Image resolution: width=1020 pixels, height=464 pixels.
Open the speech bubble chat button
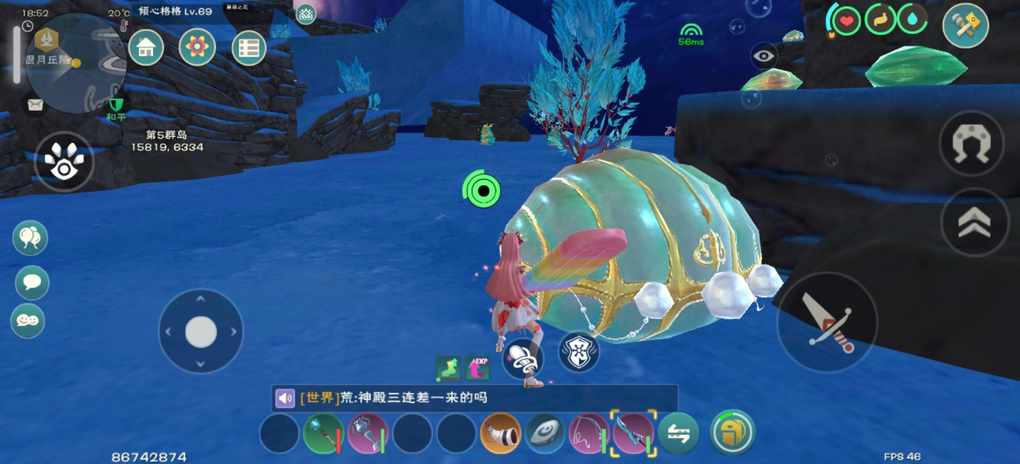(x=31, y=282)
